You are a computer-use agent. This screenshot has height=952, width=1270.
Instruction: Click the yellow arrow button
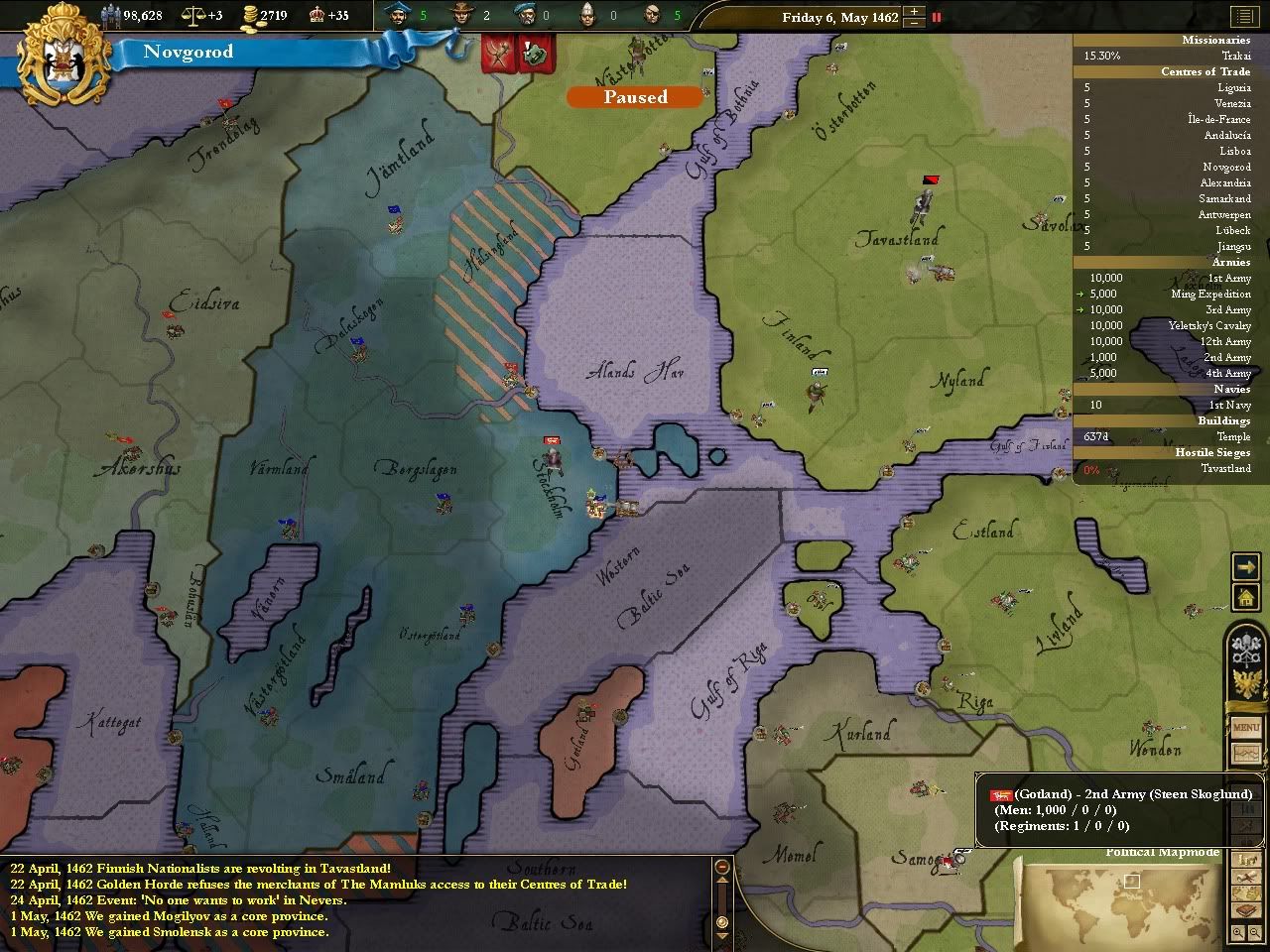tap(1245, 566)
